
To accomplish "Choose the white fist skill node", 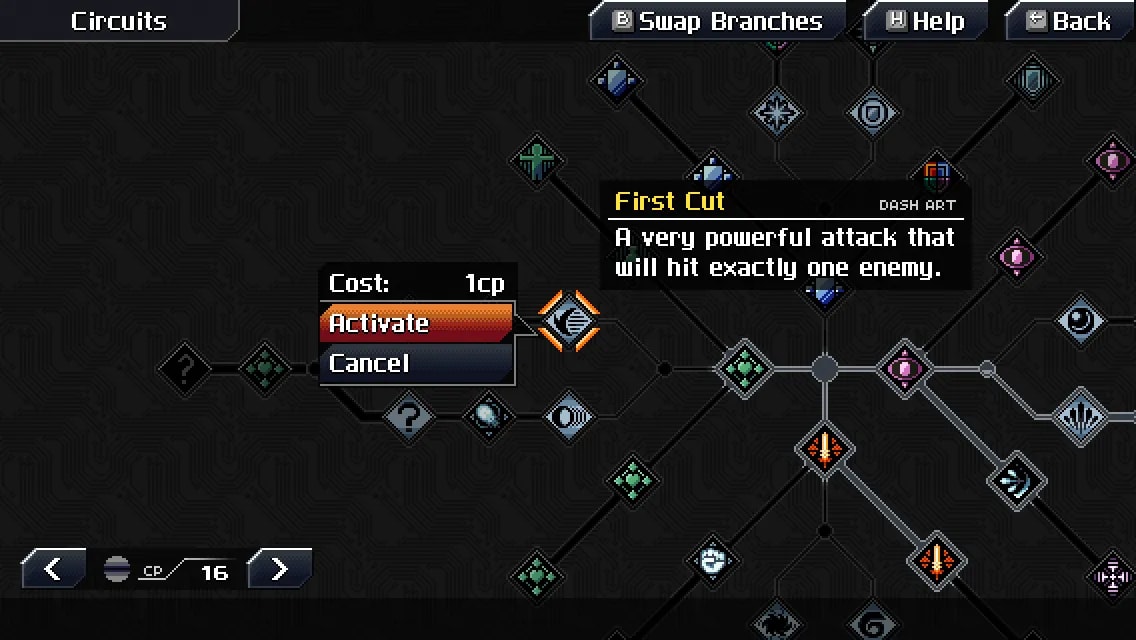I will (x=711, y=562).
